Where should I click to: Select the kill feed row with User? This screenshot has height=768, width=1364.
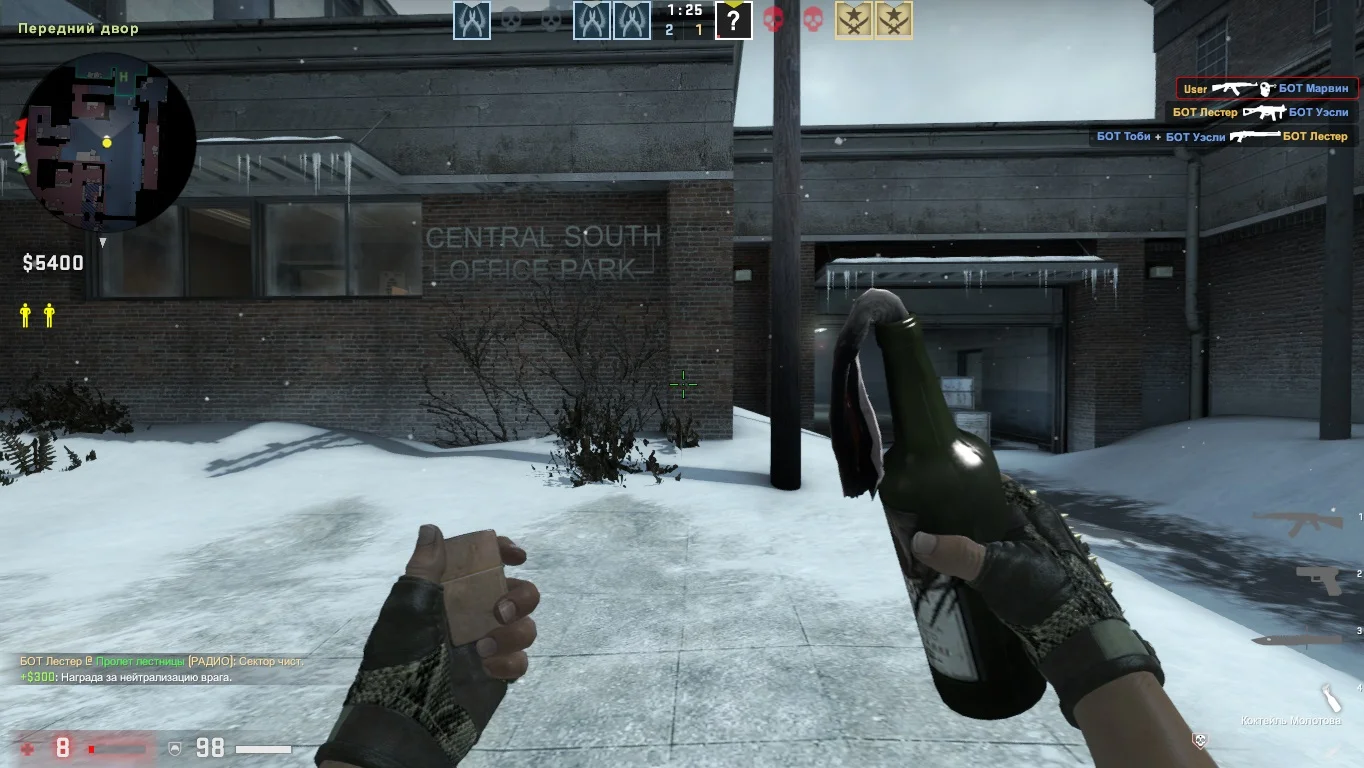1266,89
